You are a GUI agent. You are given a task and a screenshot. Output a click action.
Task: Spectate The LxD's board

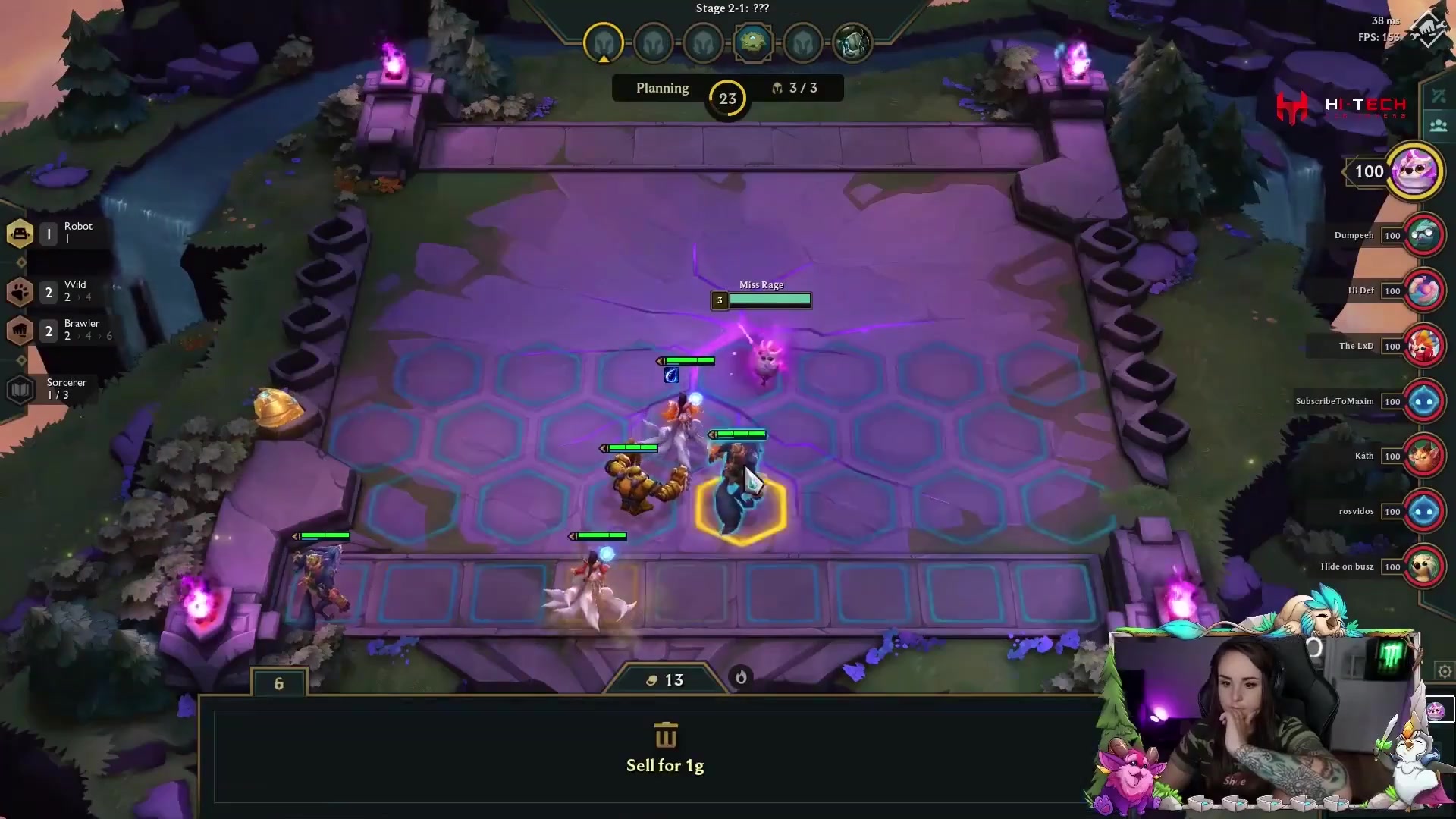[1423, 346]
